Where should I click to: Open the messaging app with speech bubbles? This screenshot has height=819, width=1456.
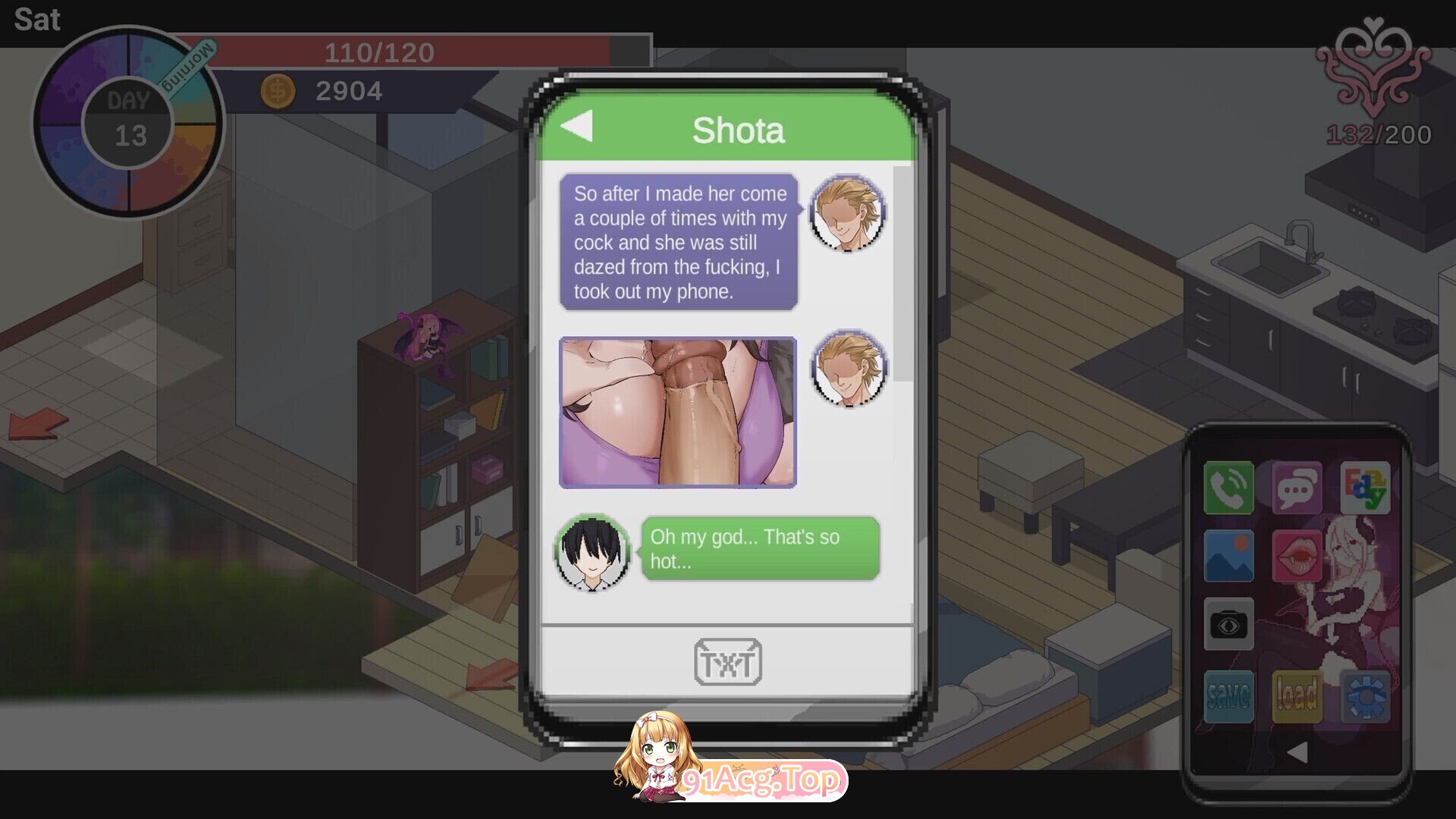[1298, 488]
